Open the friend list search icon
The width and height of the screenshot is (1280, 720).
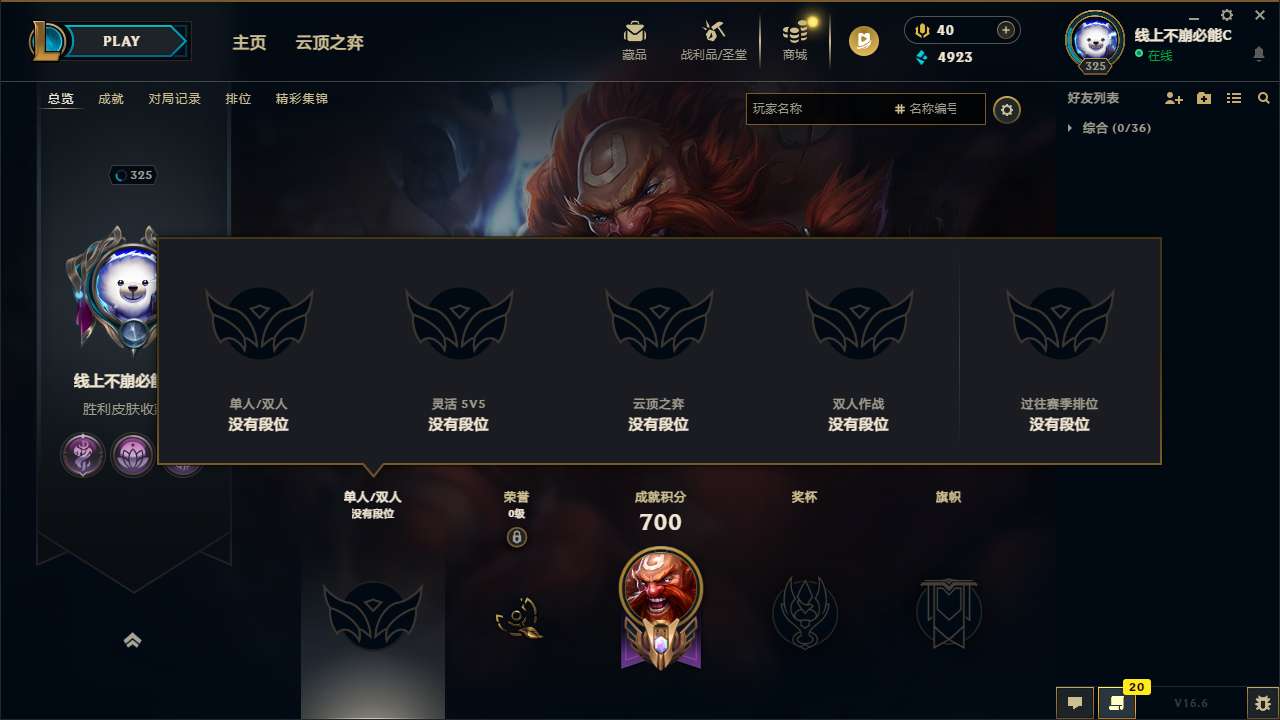coord(1264,98)
